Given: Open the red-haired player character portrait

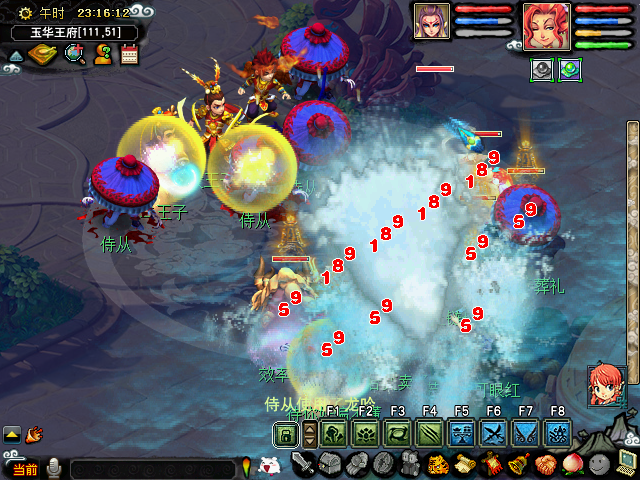Looking at the screenshot, I should [546, 24].
